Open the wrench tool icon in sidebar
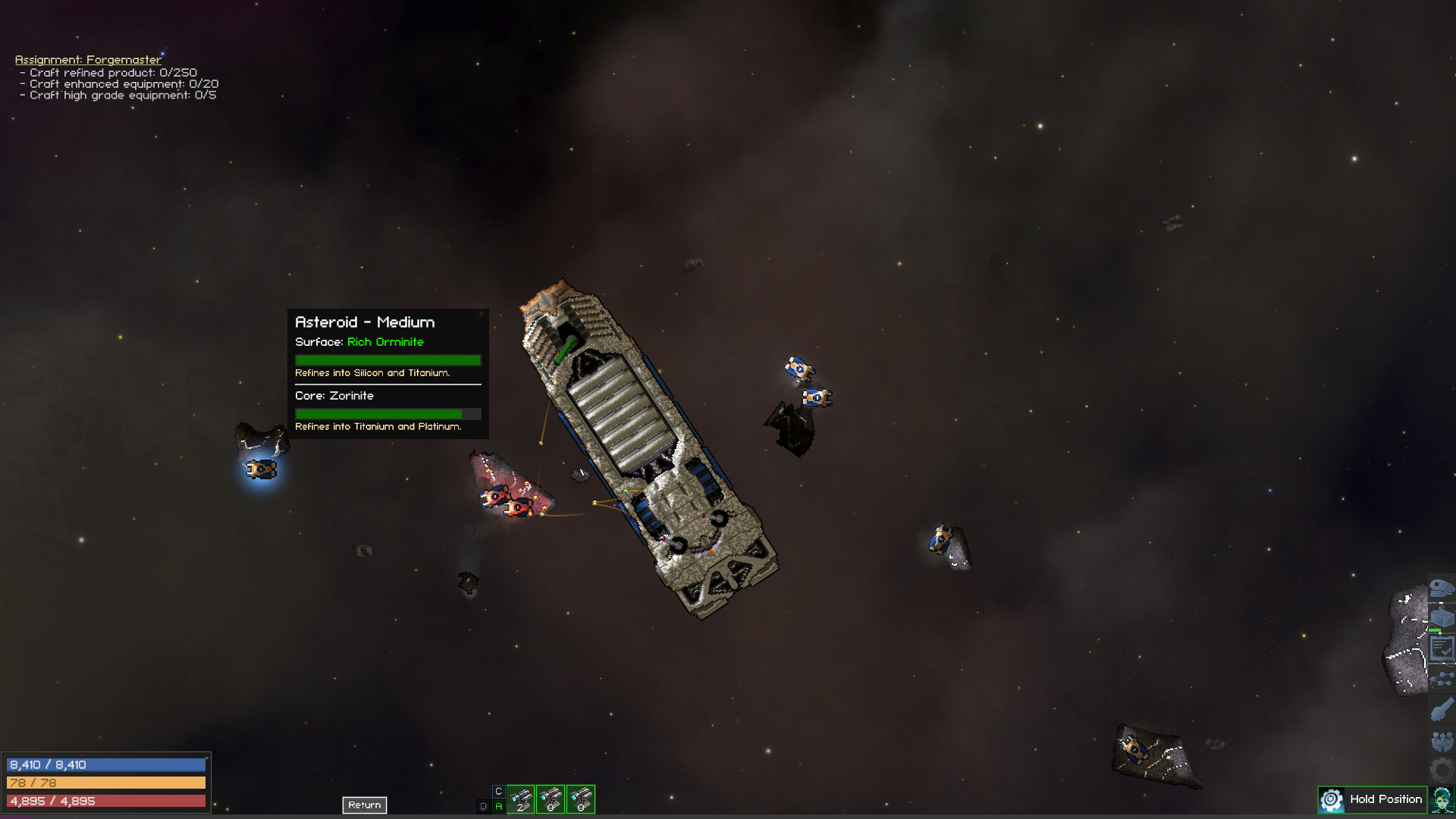 coord(1441,709)
